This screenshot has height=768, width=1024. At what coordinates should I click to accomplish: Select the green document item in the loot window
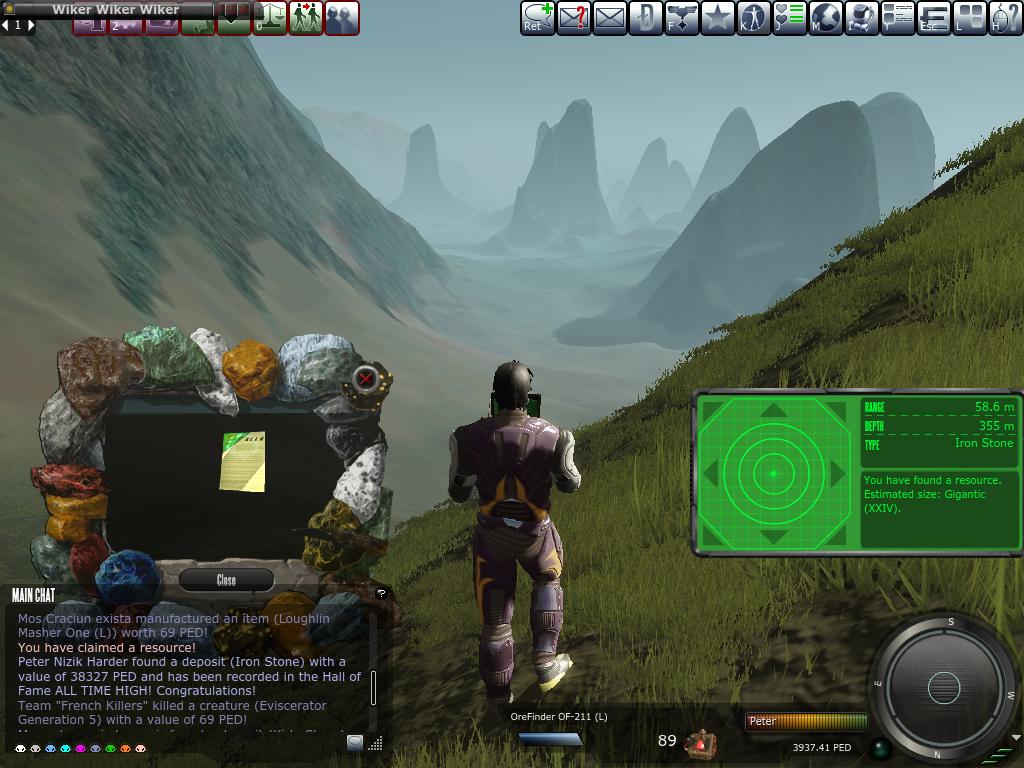pyautogui.click(x=244, y=461)
